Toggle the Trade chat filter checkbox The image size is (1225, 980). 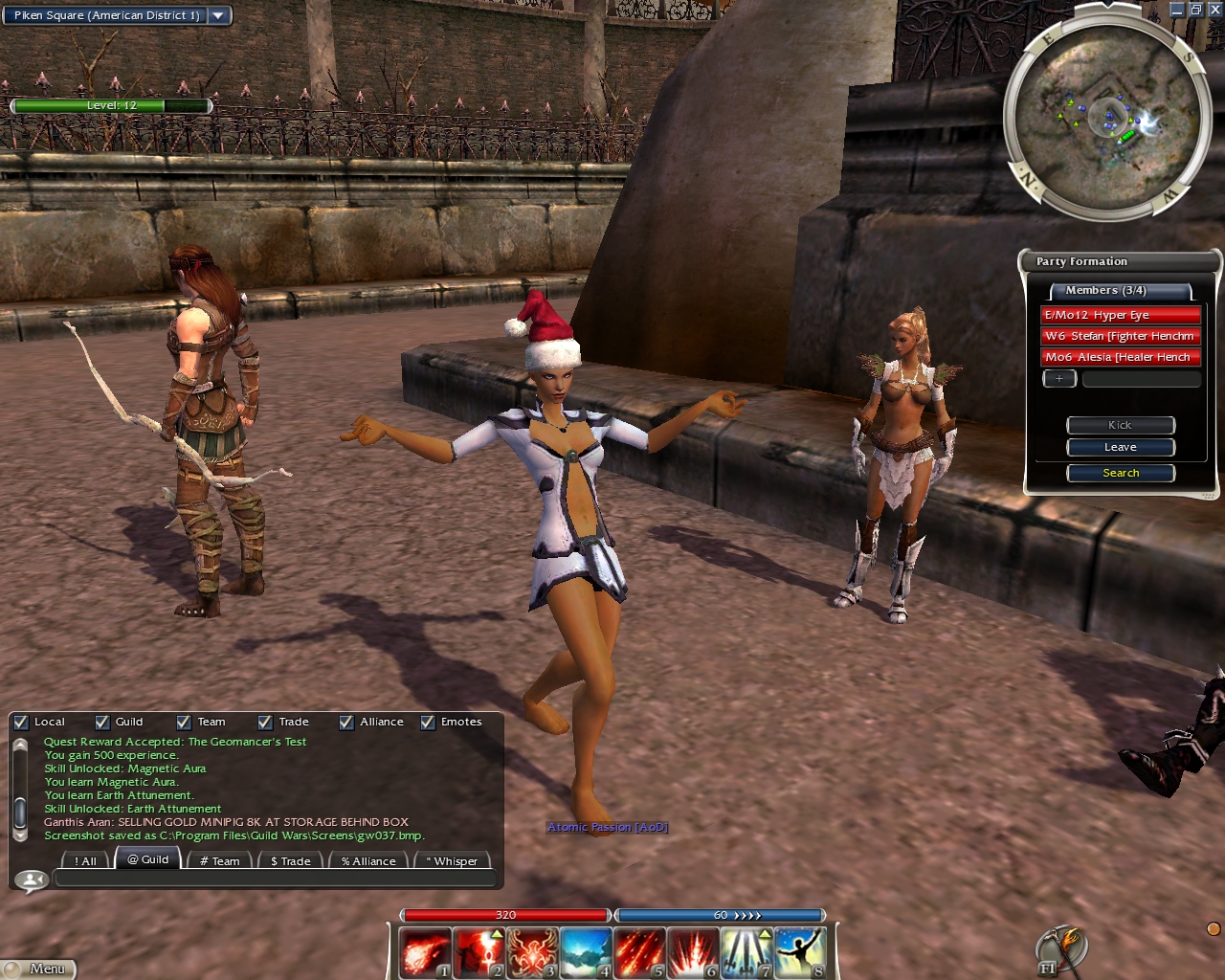[265, 723]
